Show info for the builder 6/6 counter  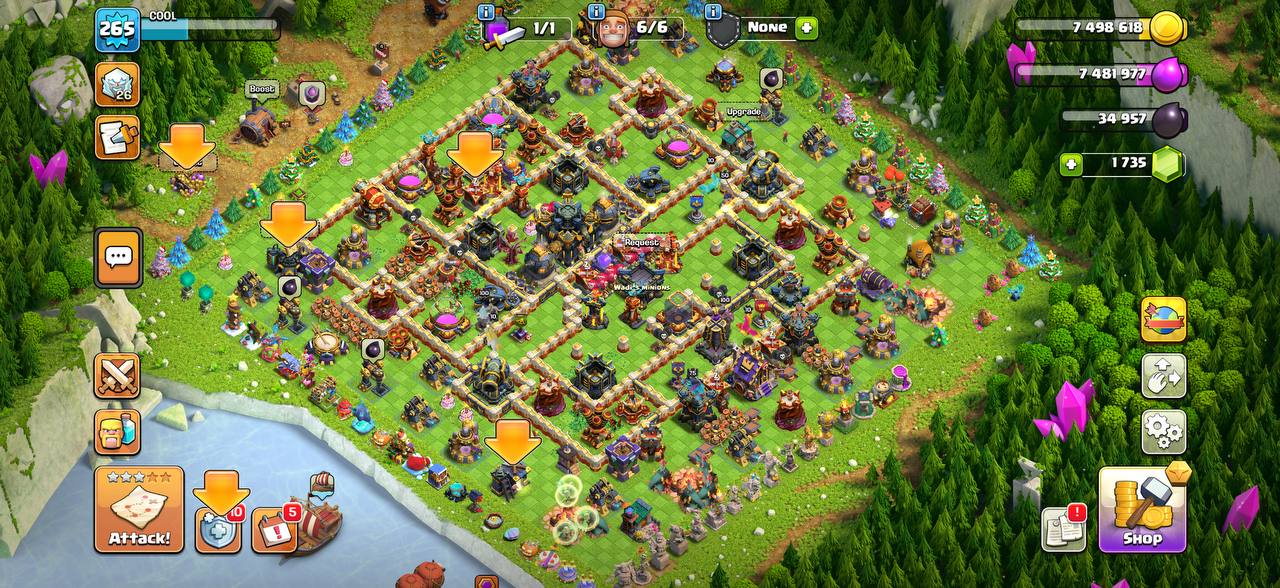click(x=597, y=13)
